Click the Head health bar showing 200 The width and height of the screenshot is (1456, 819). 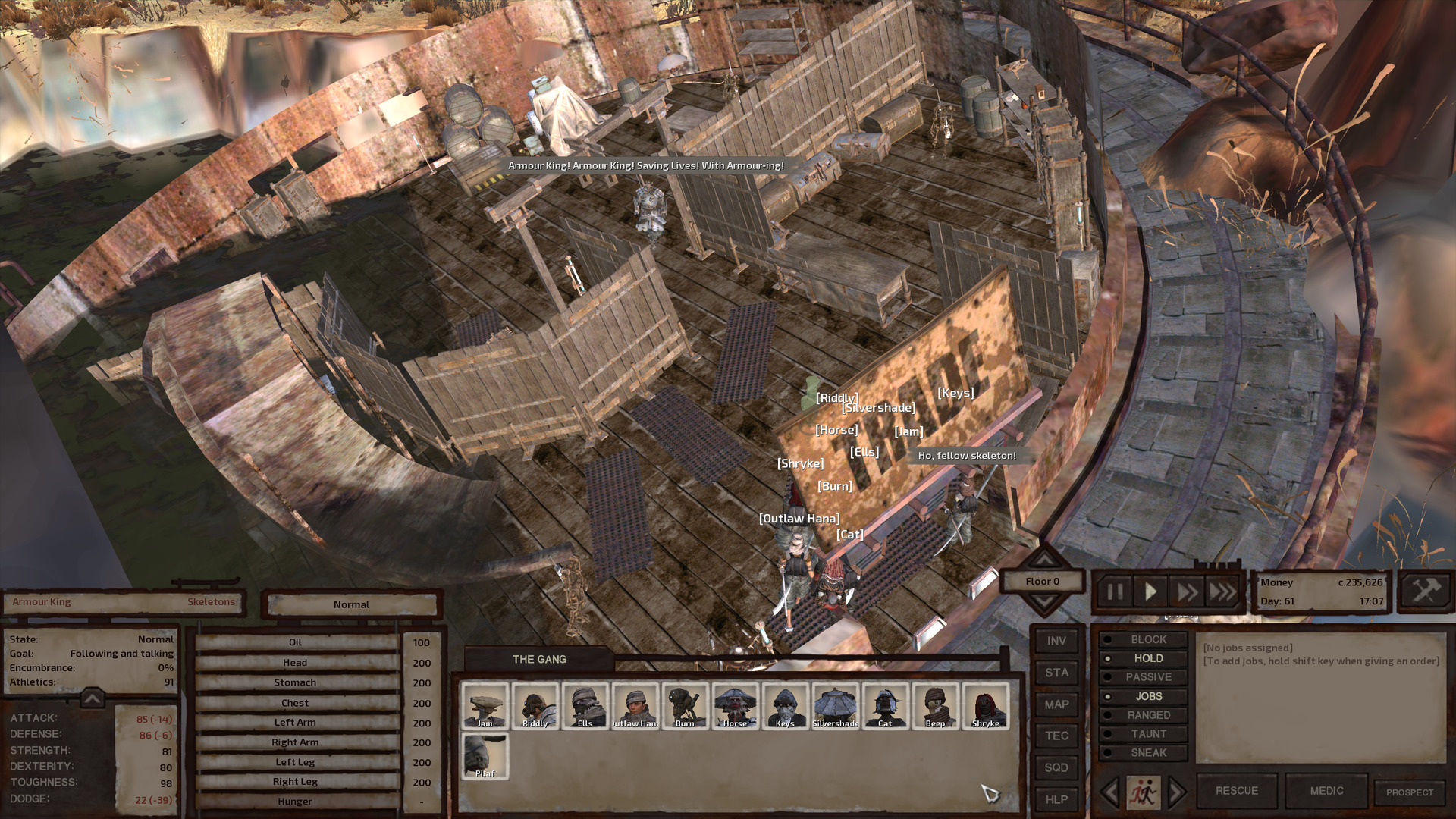pos(296,661)
